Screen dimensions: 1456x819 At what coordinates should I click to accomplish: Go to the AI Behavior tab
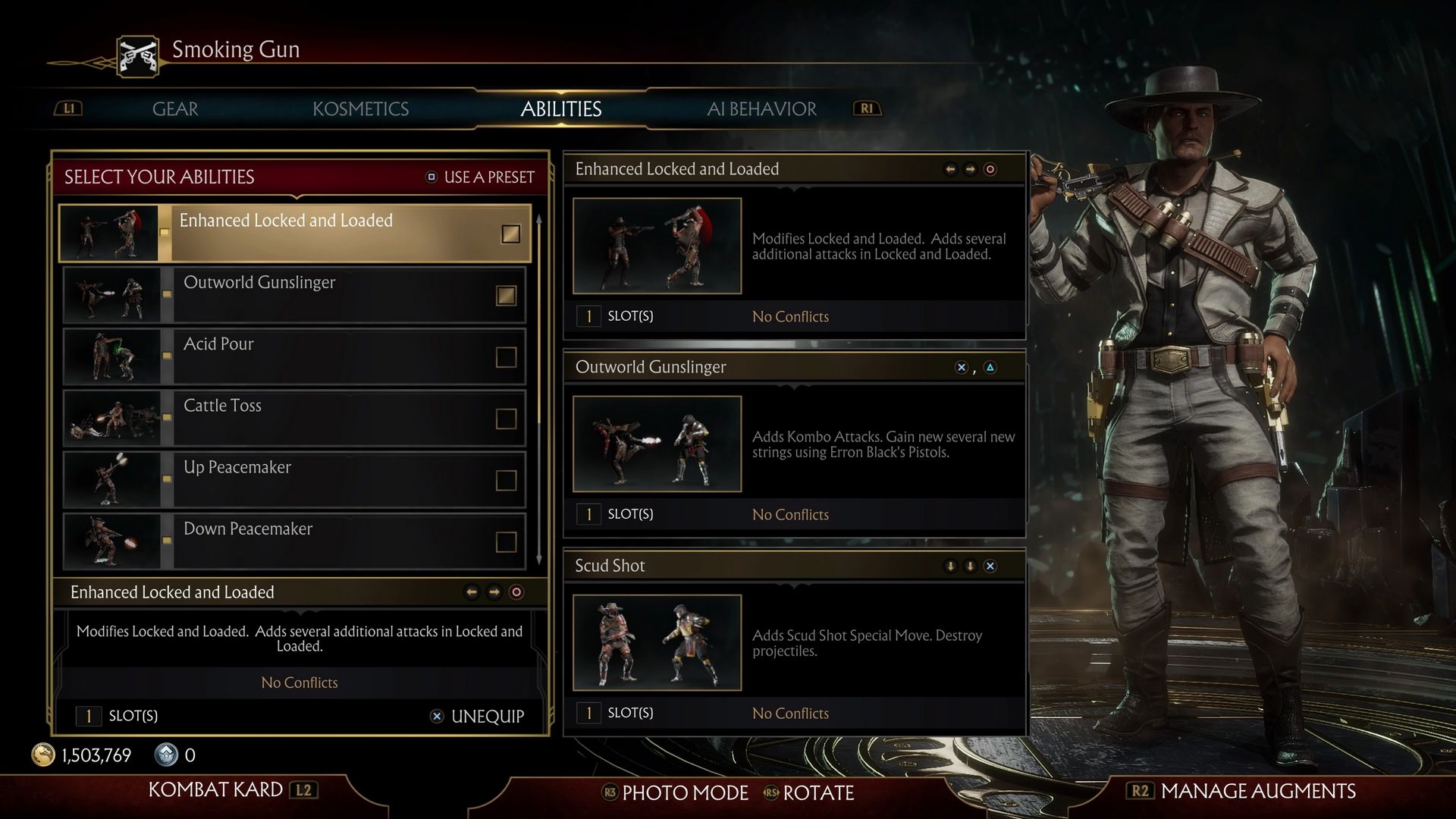point(761,109)
